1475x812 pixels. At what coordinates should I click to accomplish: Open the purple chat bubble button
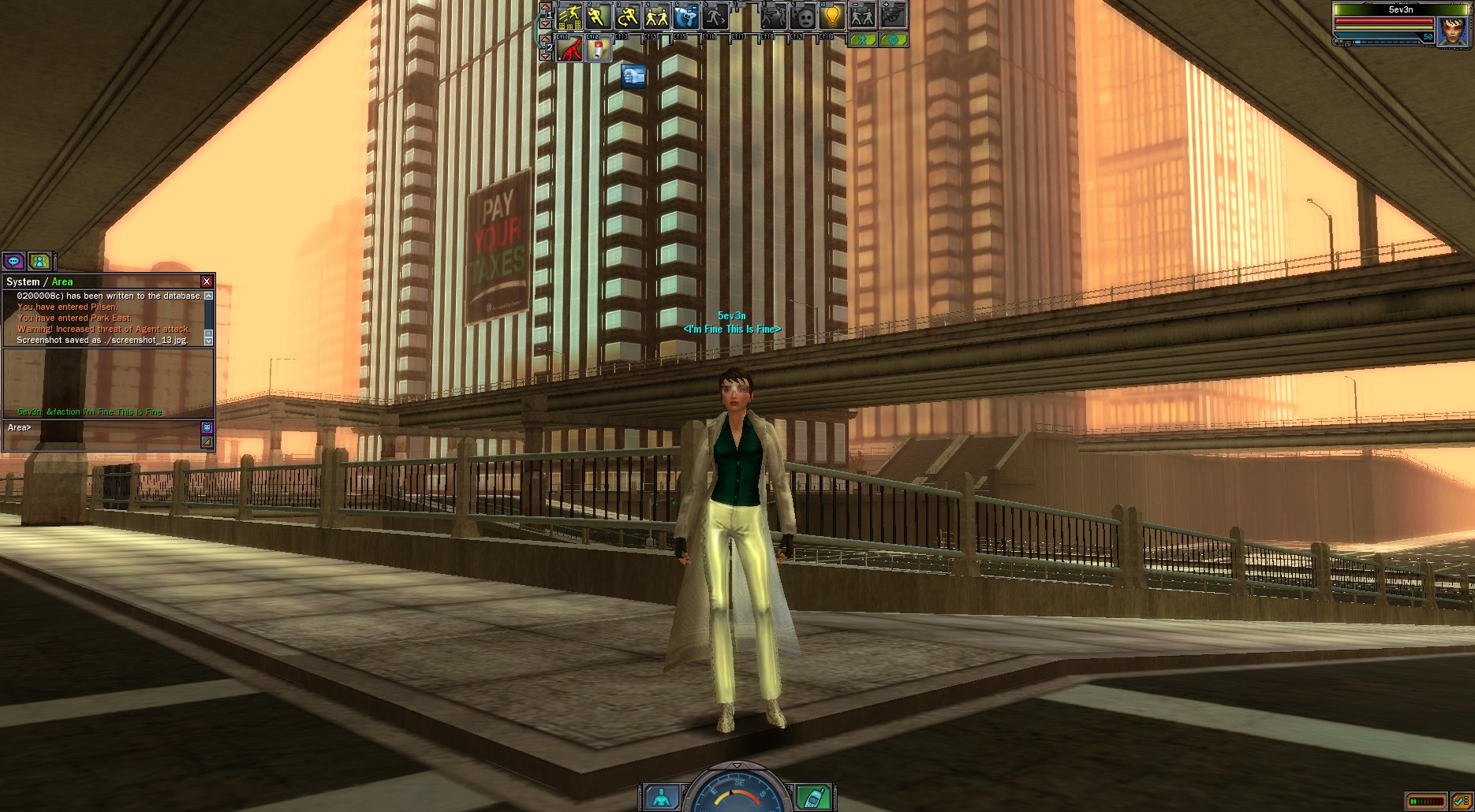point(13,261)
